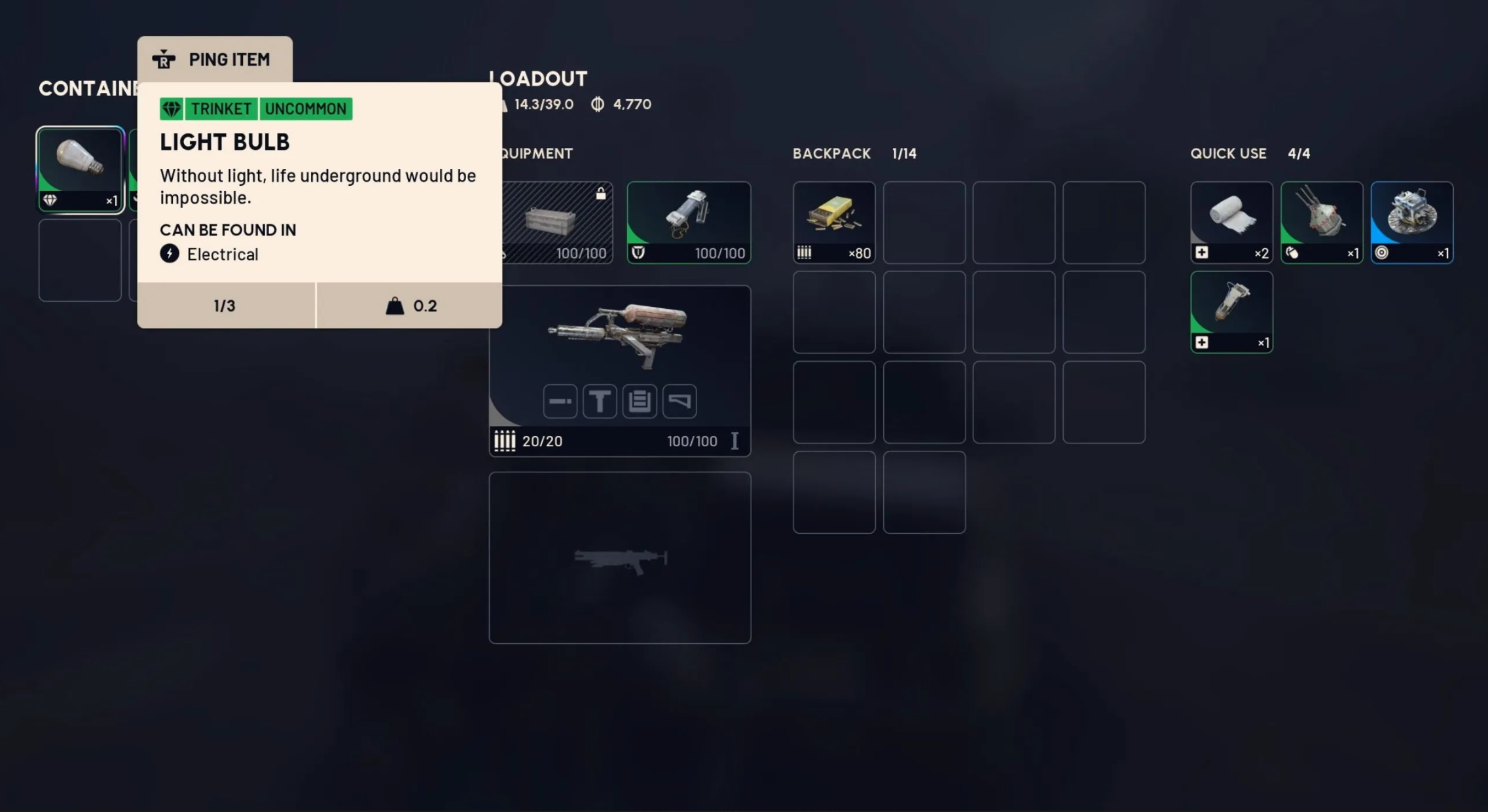The width and height of the screenshot is (1488, 812).
Task: Pick the blue-rarity gadget in quick use
Action: coord(1411,222)
